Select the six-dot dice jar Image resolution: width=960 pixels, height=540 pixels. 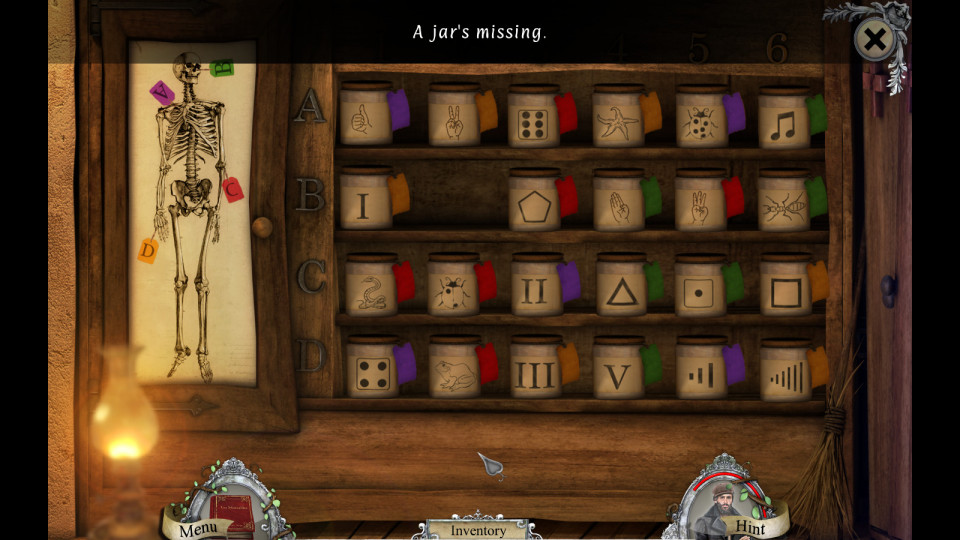click(533, 120)
